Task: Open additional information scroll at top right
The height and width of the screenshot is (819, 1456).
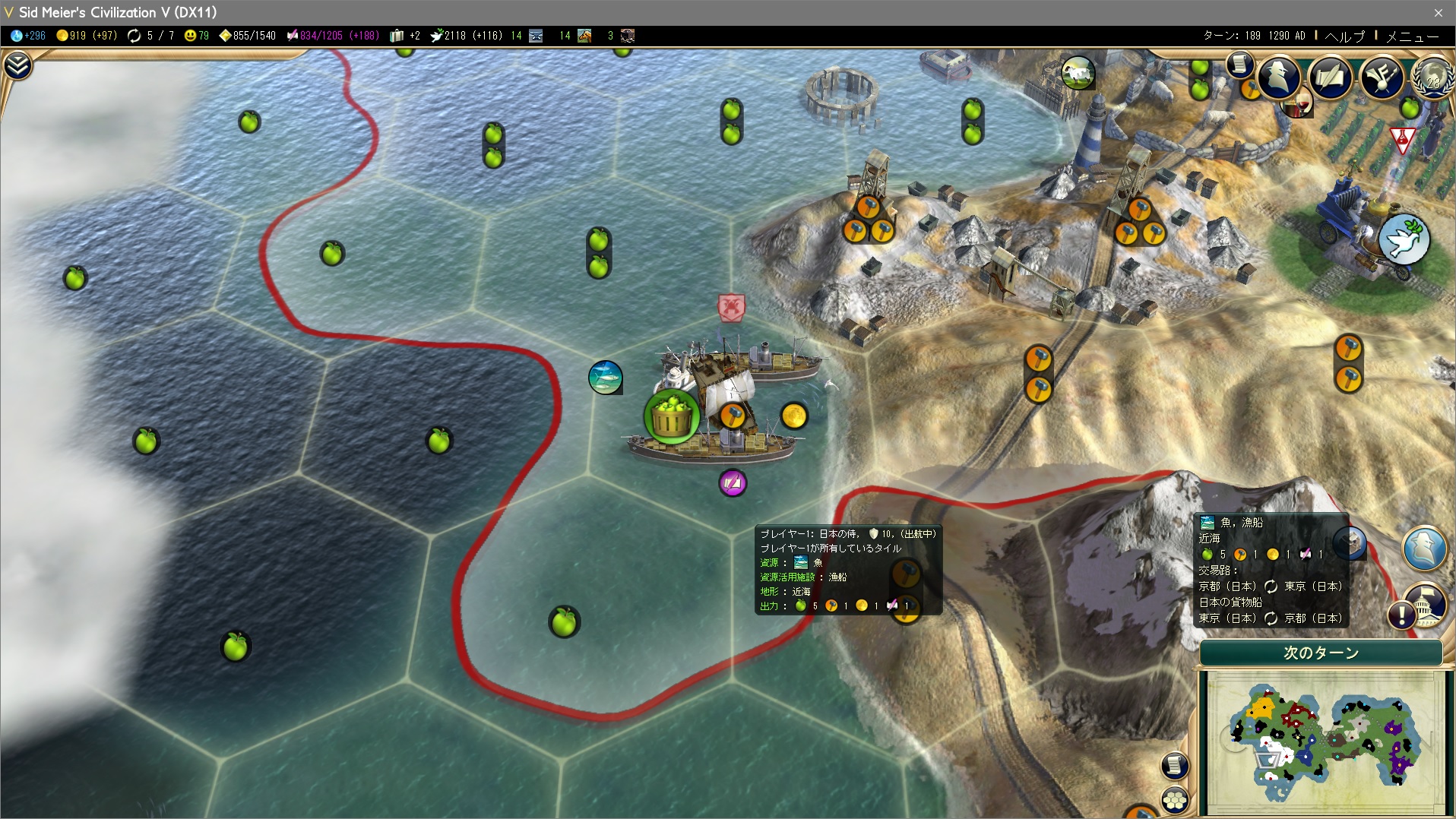Action: click(x=1240, y=65)
